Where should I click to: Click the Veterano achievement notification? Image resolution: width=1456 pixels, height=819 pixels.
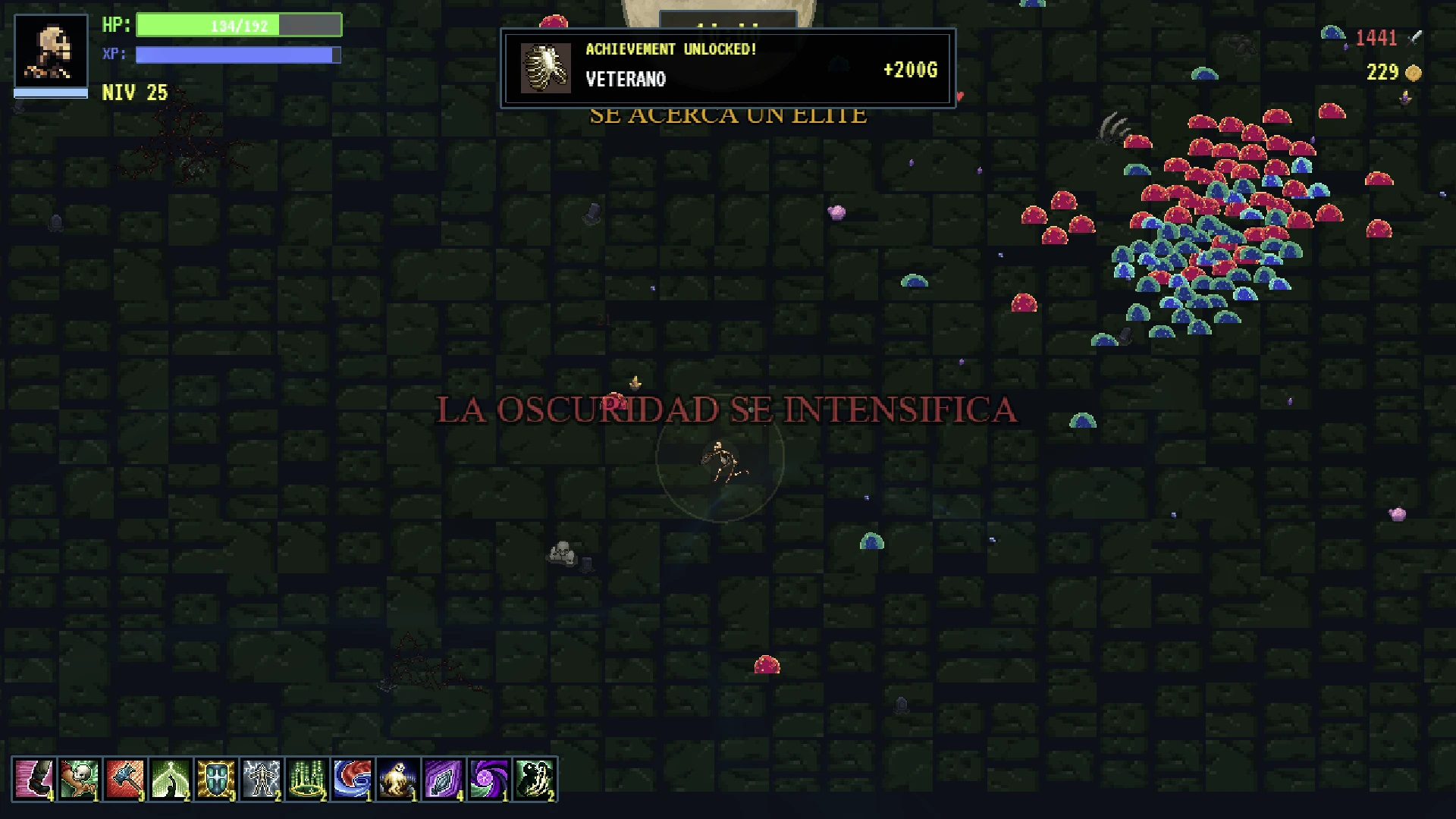pyautogui.click(x=727, y=68)
